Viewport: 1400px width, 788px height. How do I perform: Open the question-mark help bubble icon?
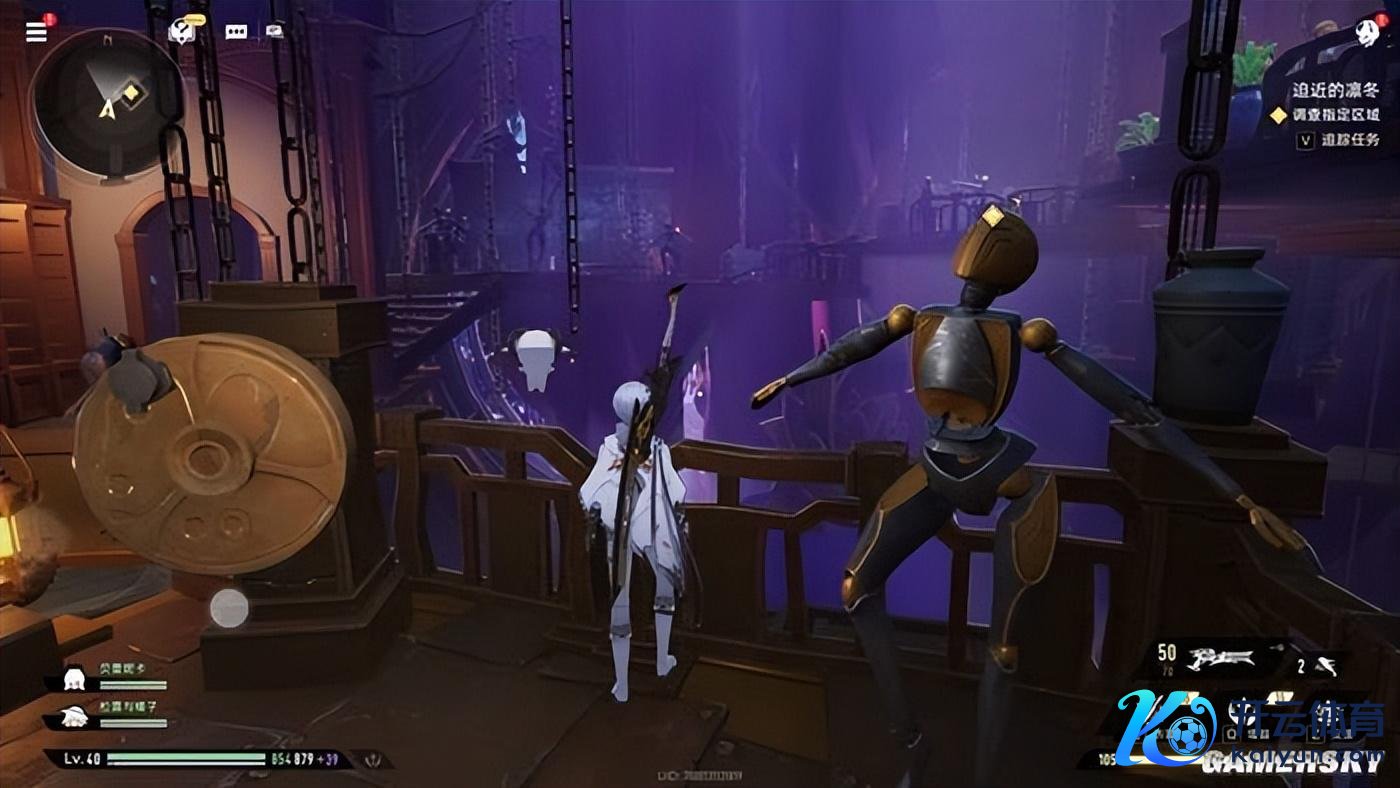tap(181, 32)
